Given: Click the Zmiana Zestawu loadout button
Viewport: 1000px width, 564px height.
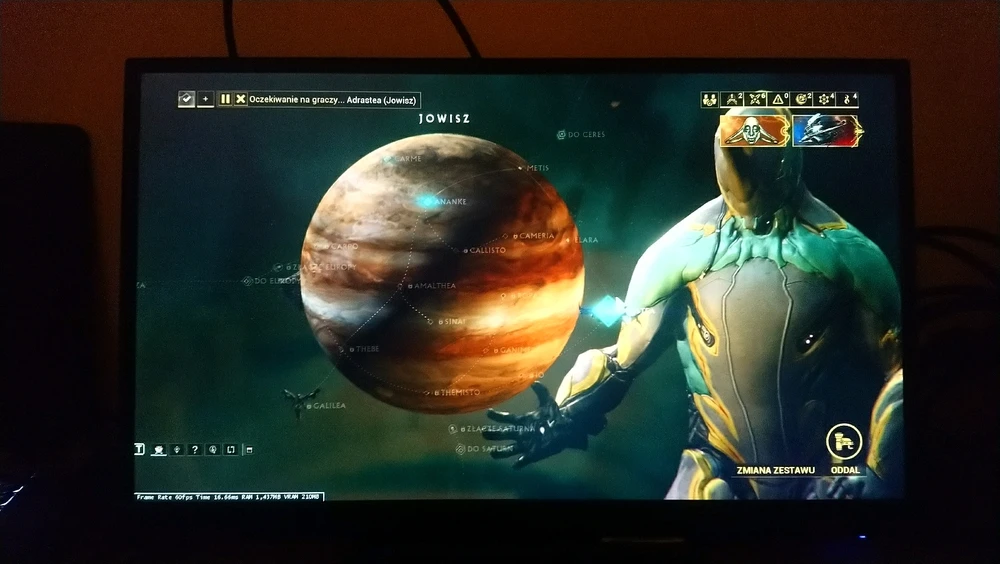Looking at the screenshot, I should coord(774,470).
